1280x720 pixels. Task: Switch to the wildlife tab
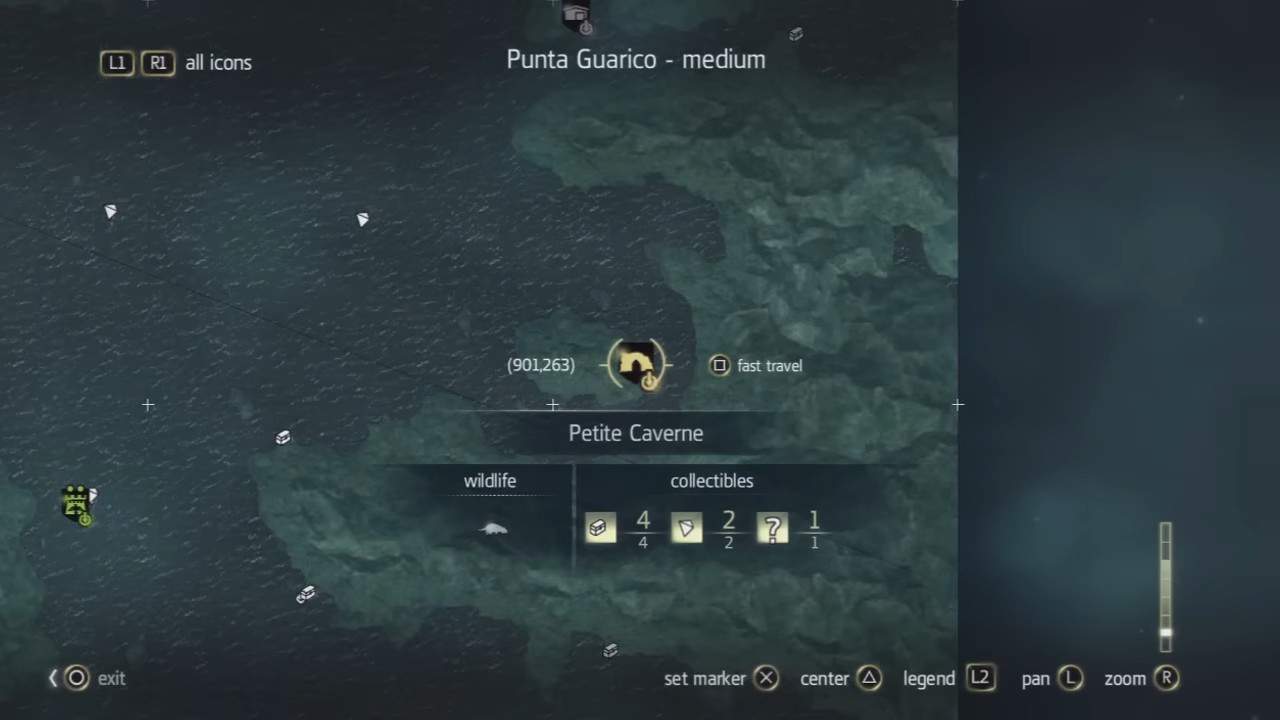pyautogui.click(x=490, y=481)
